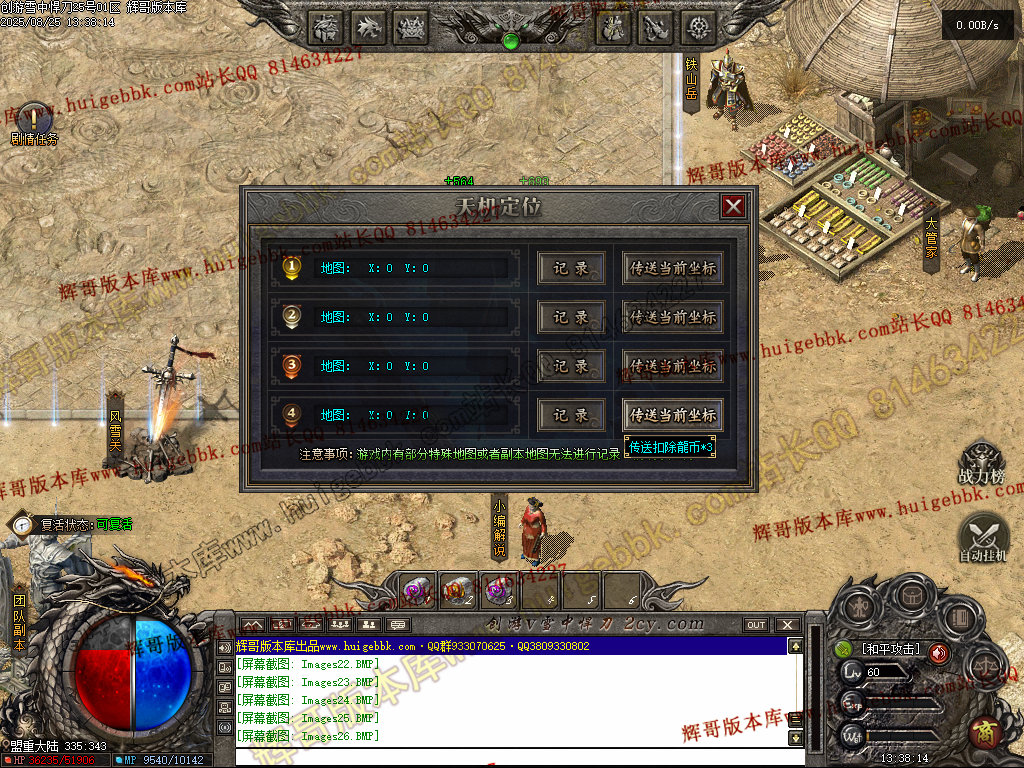Image resolution: width=1024 pixels, height=768 pixels.
Task: Teleport to slot 1 via 传送当前坐标
Action: point(672,268)
